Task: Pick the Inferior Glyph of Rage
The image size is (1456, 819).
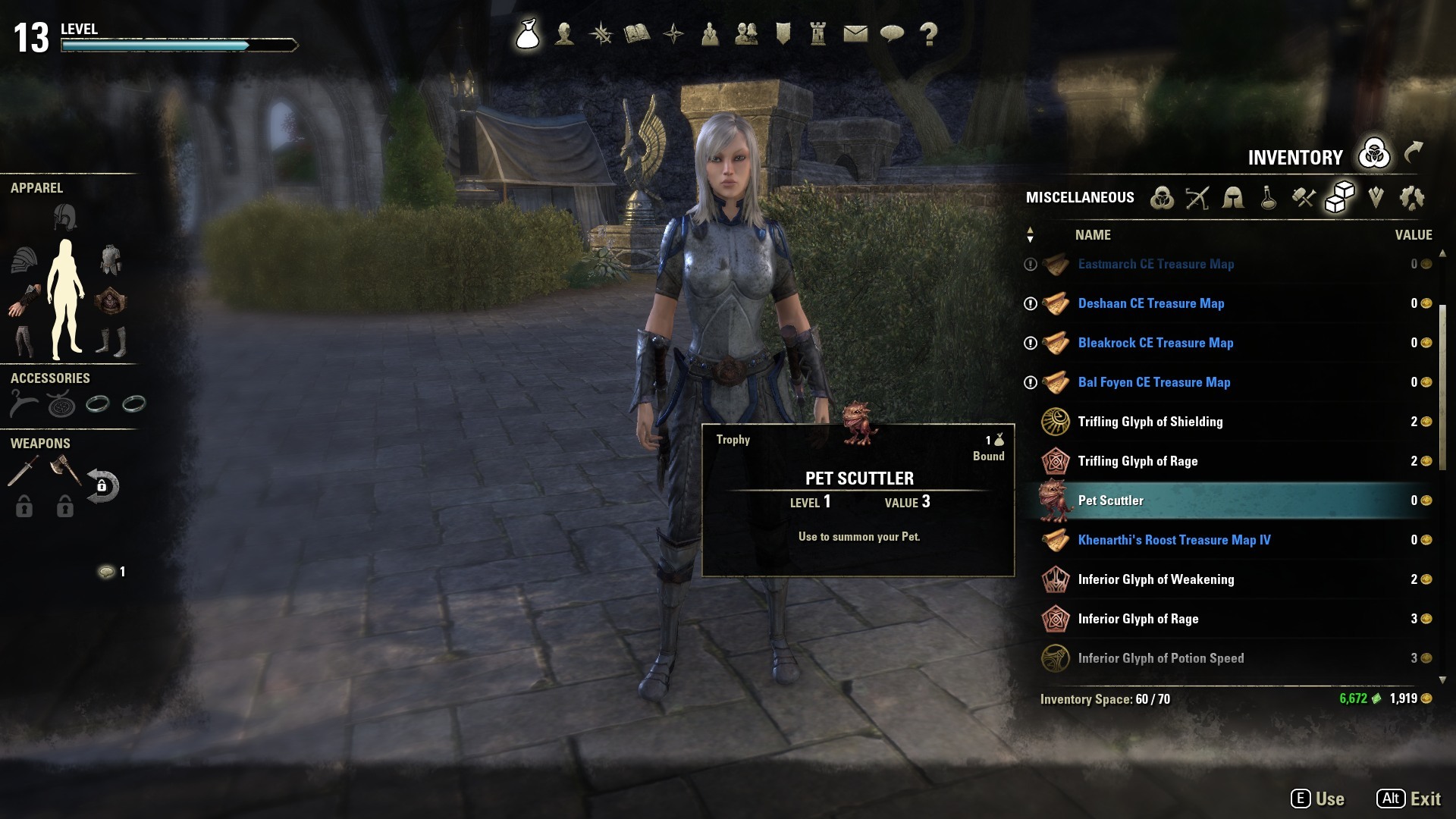Action: [1137, 619]
